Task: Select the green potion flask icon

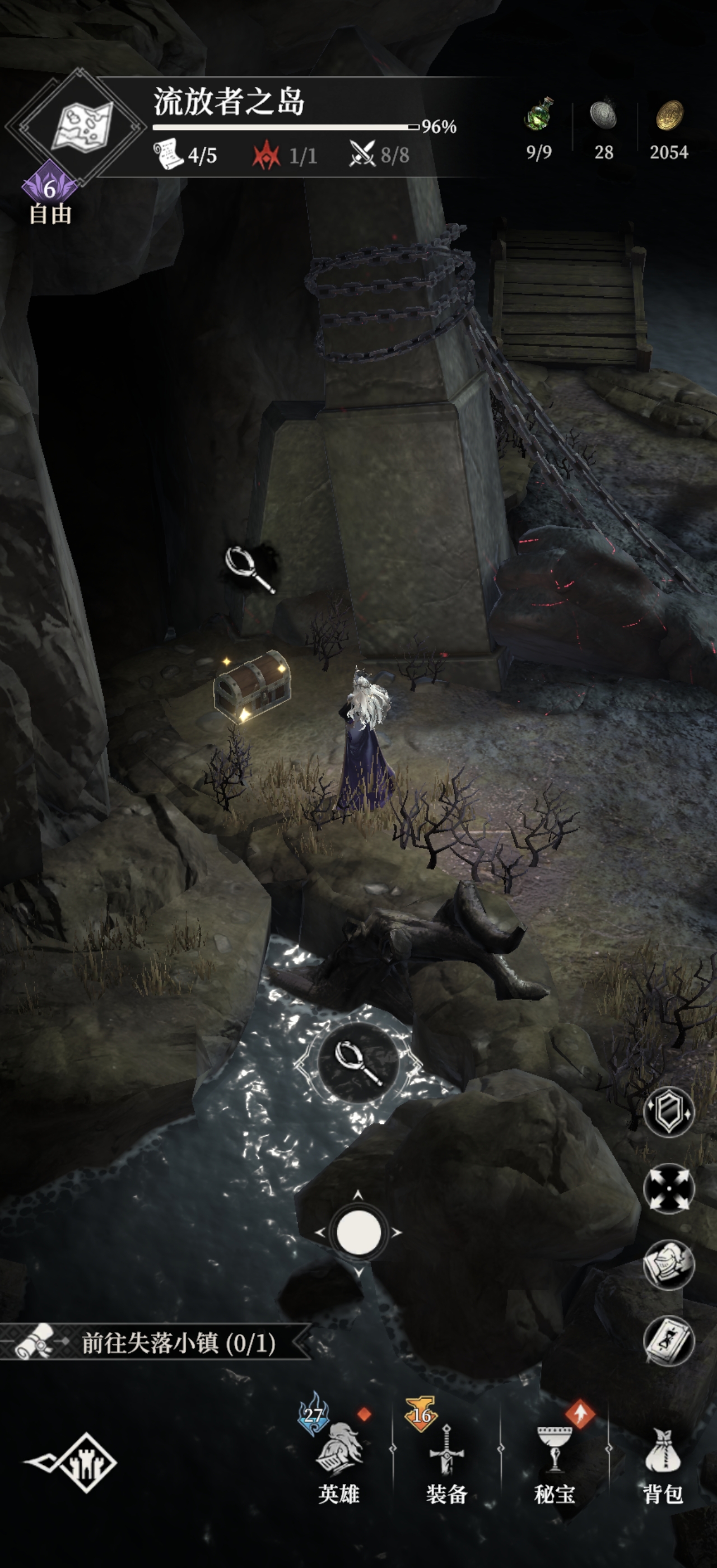Action: tap(539, 114)
